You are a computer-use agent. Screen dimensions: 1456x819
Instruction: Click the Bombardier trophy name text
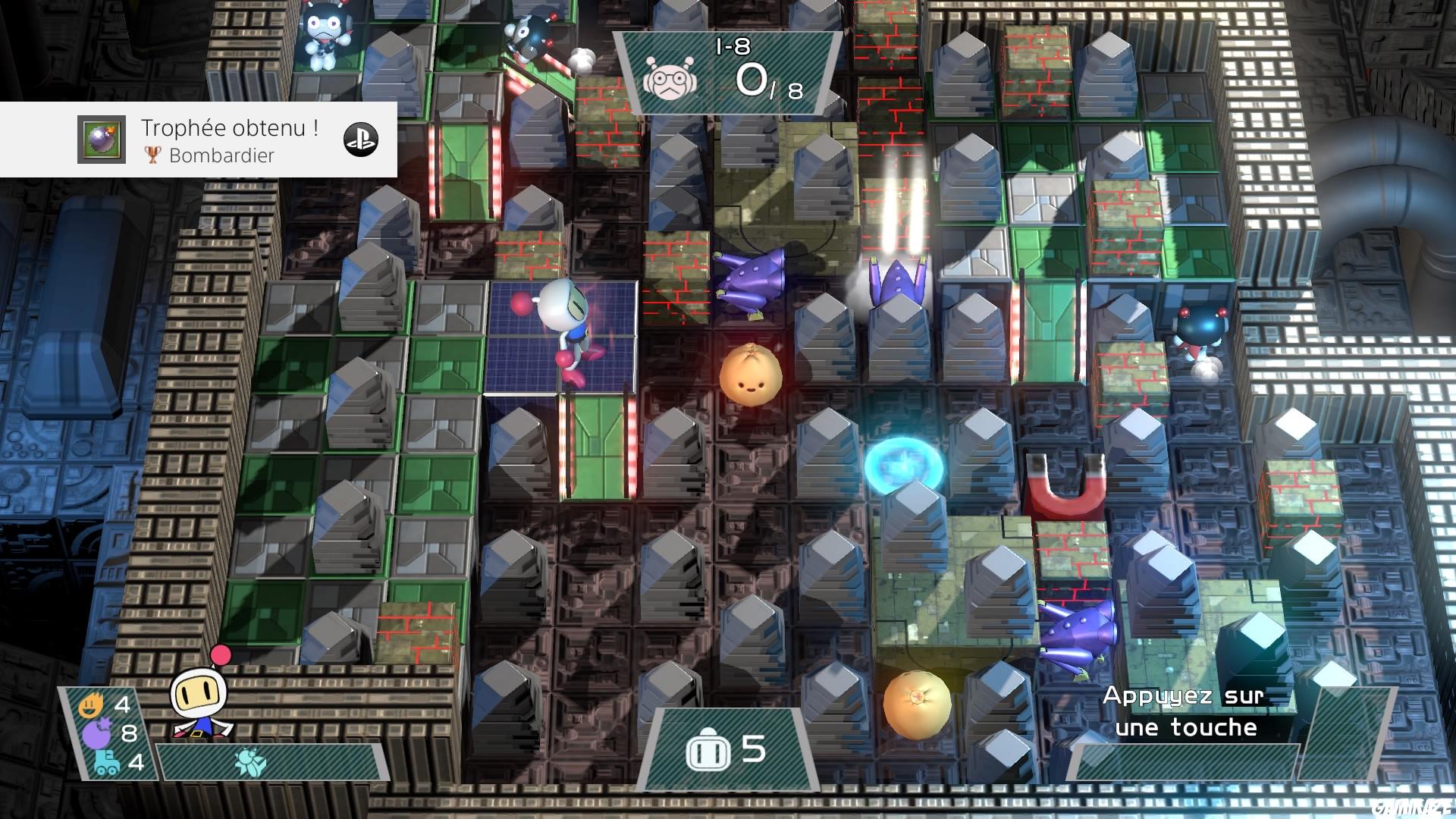tap(221, 156)
